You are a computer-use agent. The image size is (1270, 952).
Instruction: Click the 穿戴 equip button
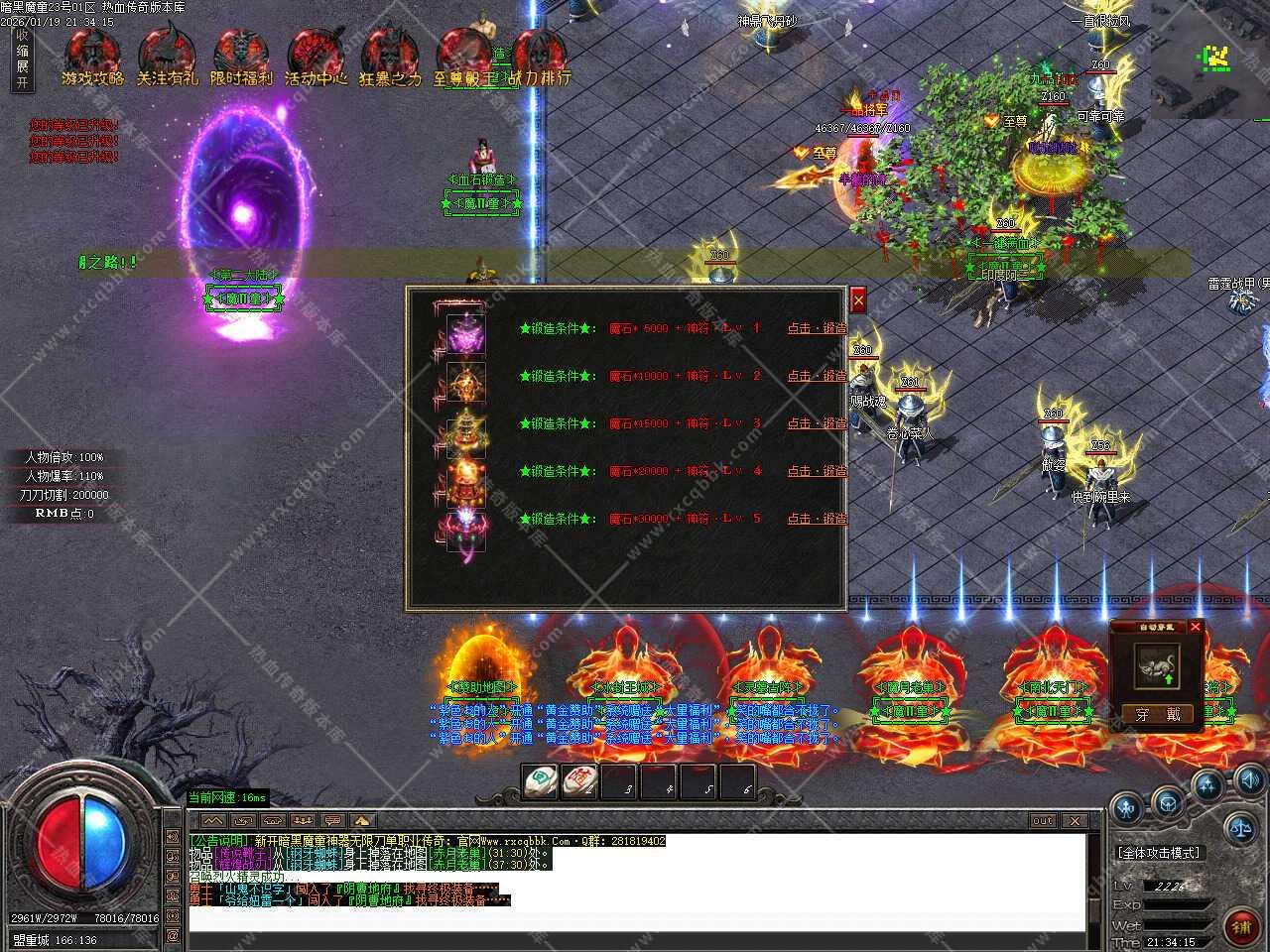[1158, 714]
